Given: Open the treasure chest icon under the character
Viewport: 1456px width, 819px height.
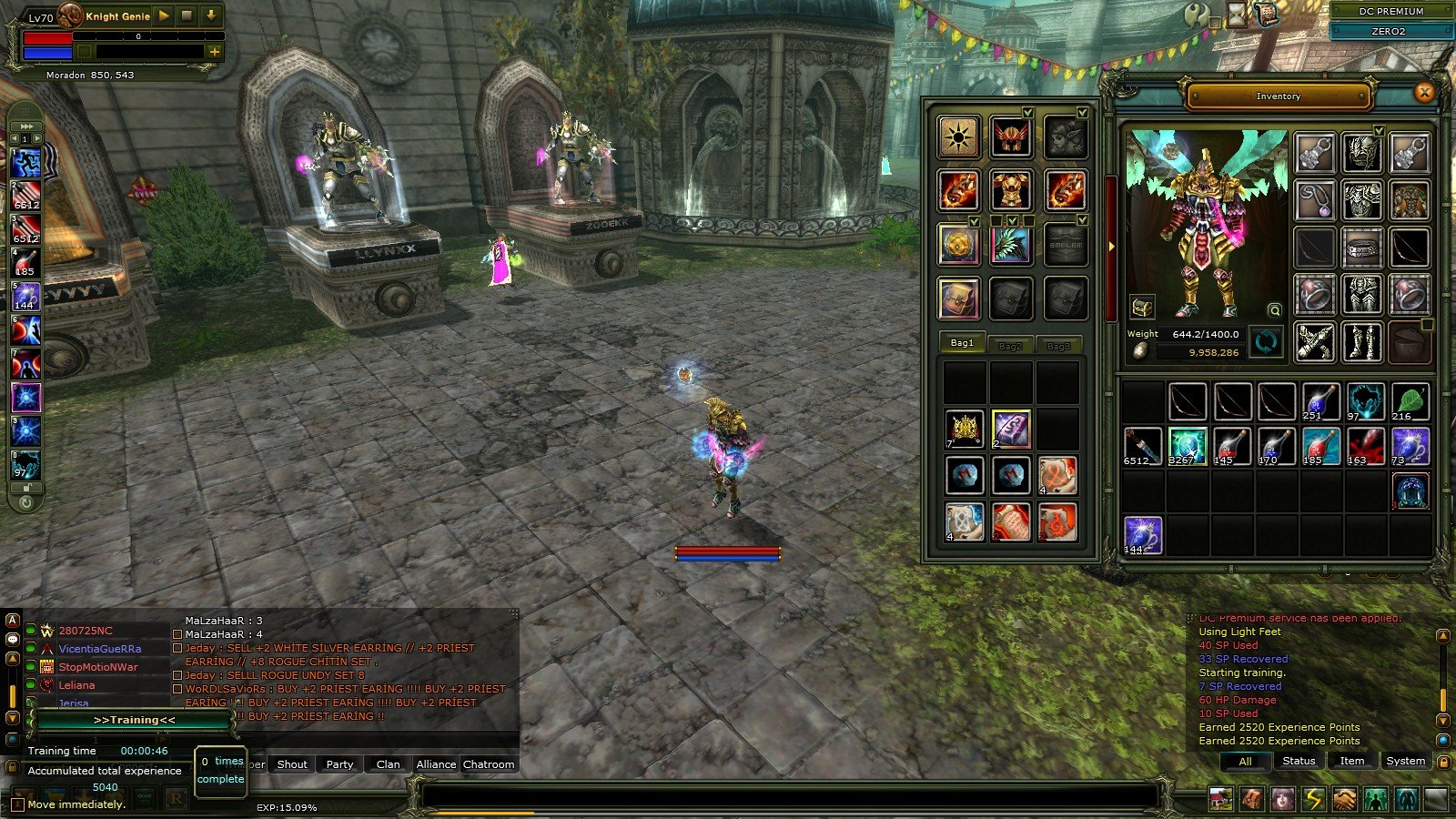Looking at the screenshot, I should (1142, 308).
